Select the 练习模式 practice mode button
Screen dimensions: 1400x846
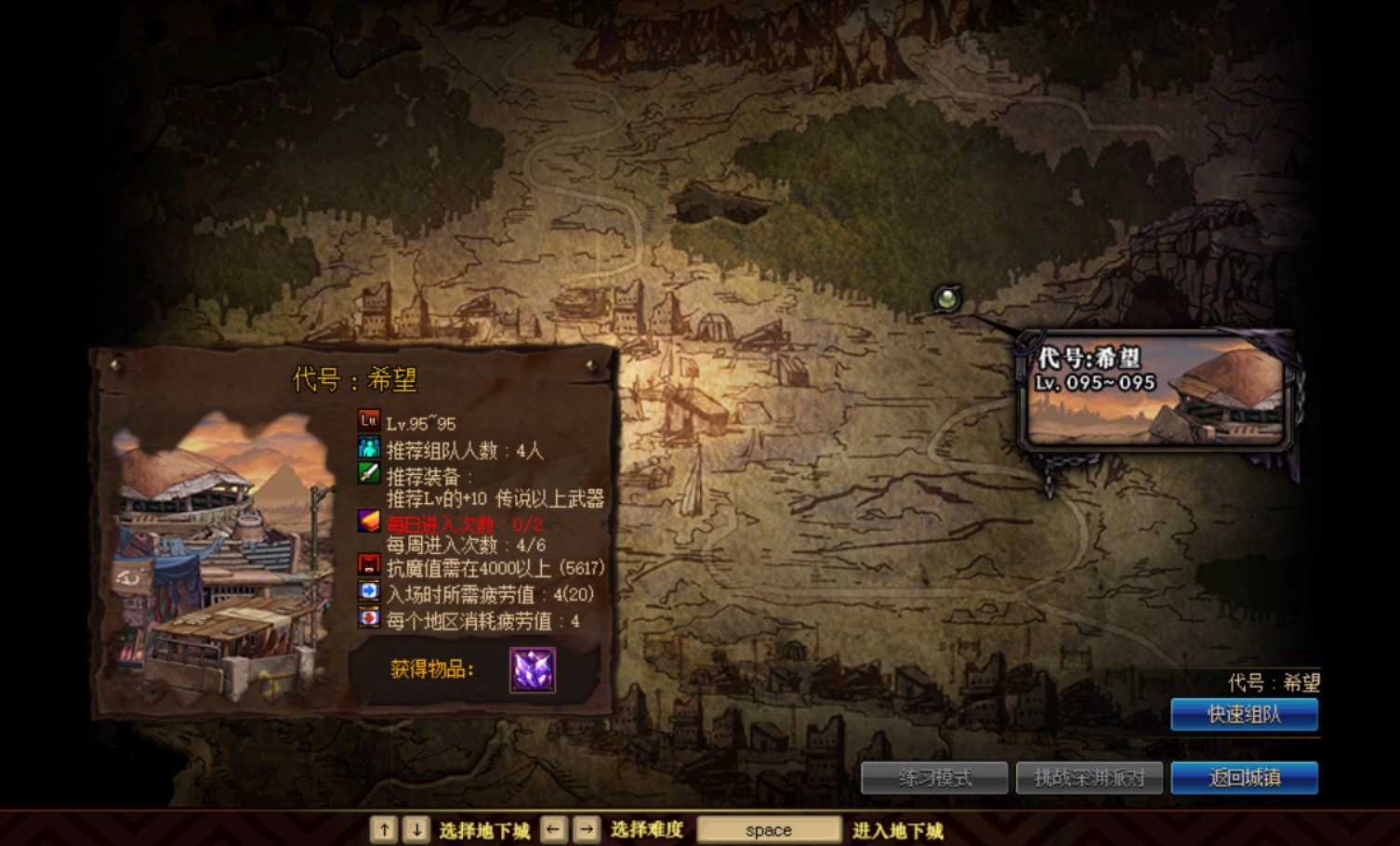(934, 777)
